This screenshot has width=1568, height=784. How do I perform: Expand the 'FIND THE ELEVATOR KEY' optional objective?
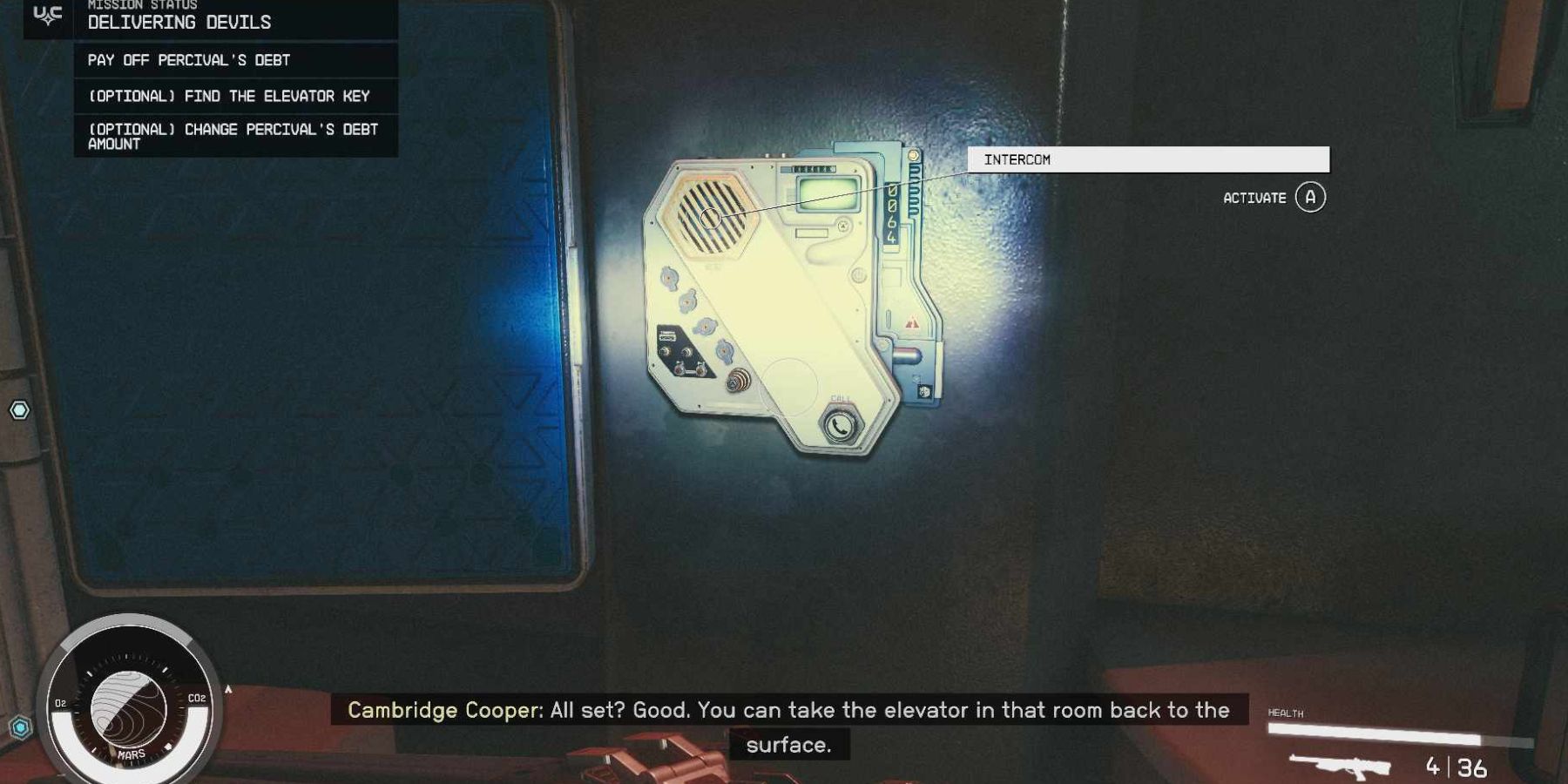click(229, 96)
